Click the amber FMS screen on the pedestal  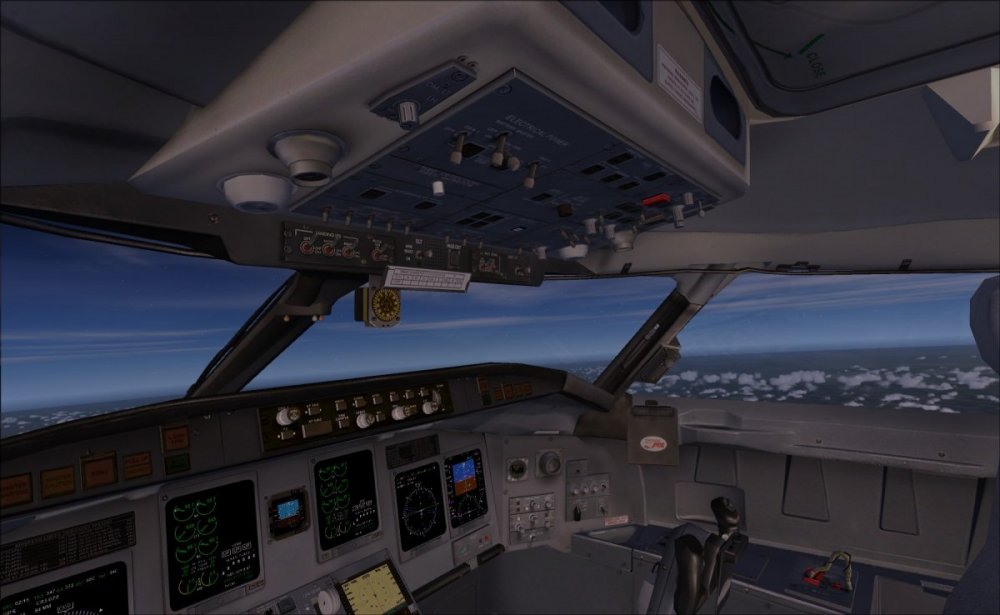373,586
